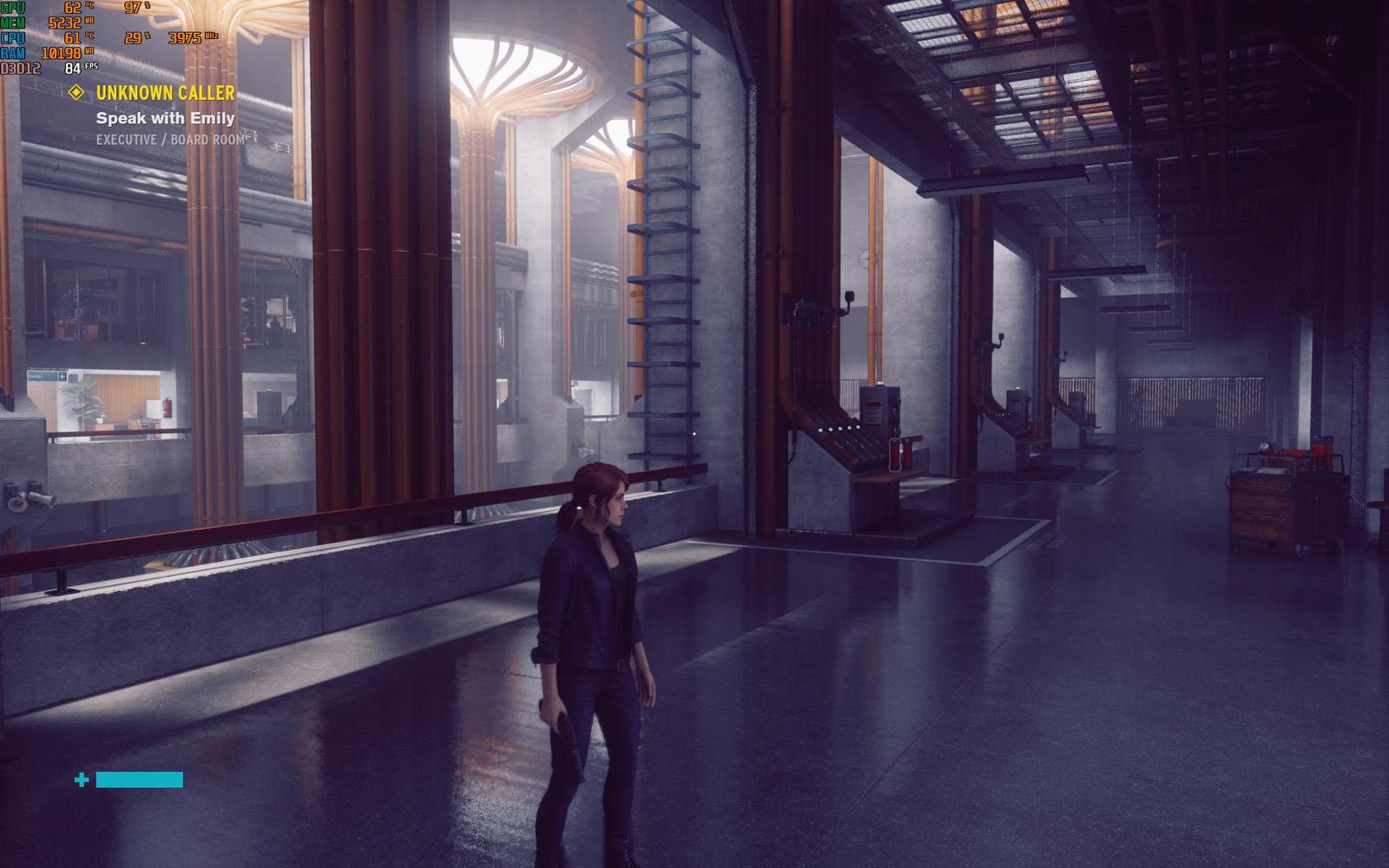Click the fire extinguisher on the left wall
Screen dimensions: 1389x868
coord(166,405)
